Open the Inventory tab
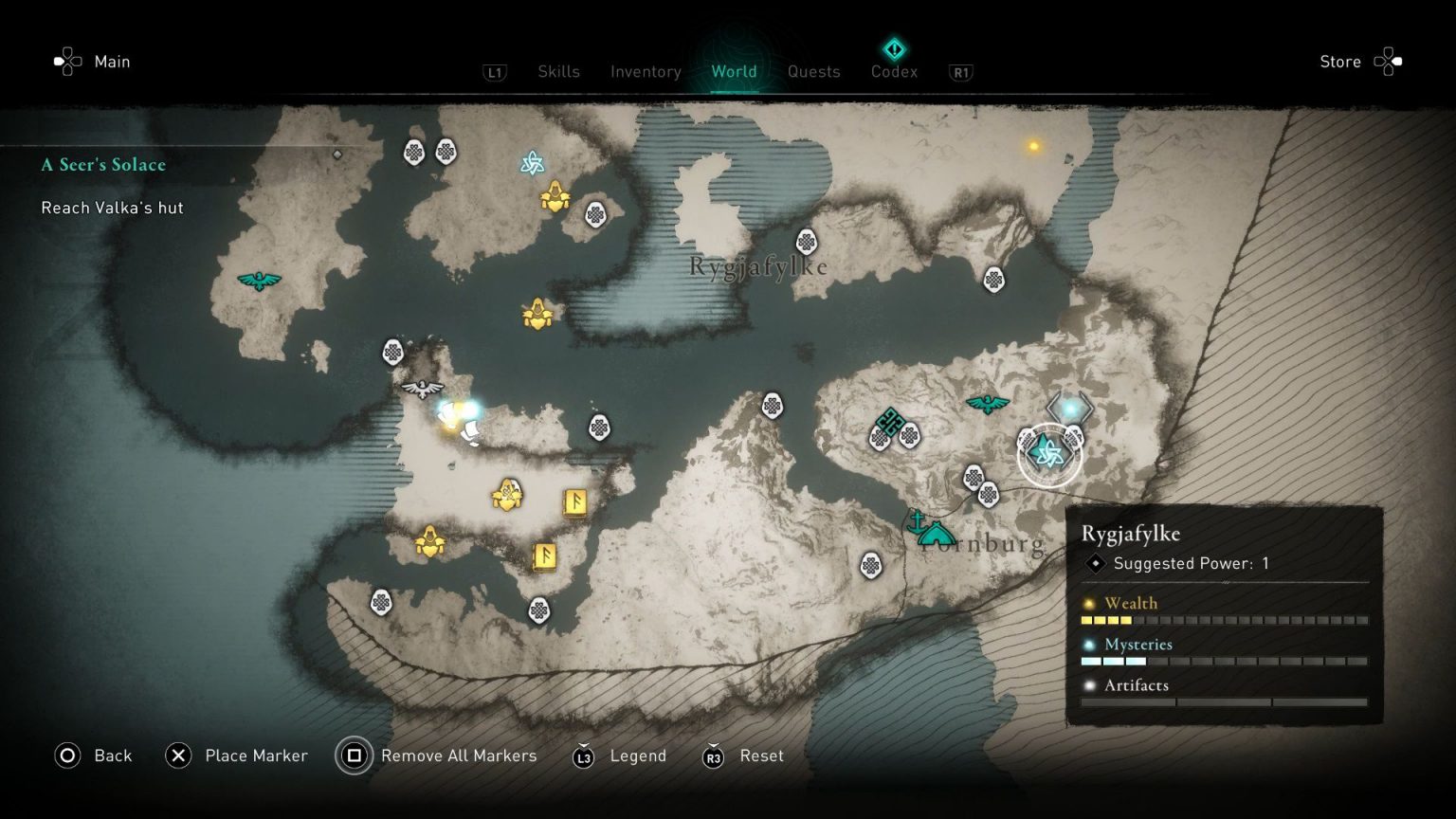This screenshot has width=1456, height=819. point(646,71)
